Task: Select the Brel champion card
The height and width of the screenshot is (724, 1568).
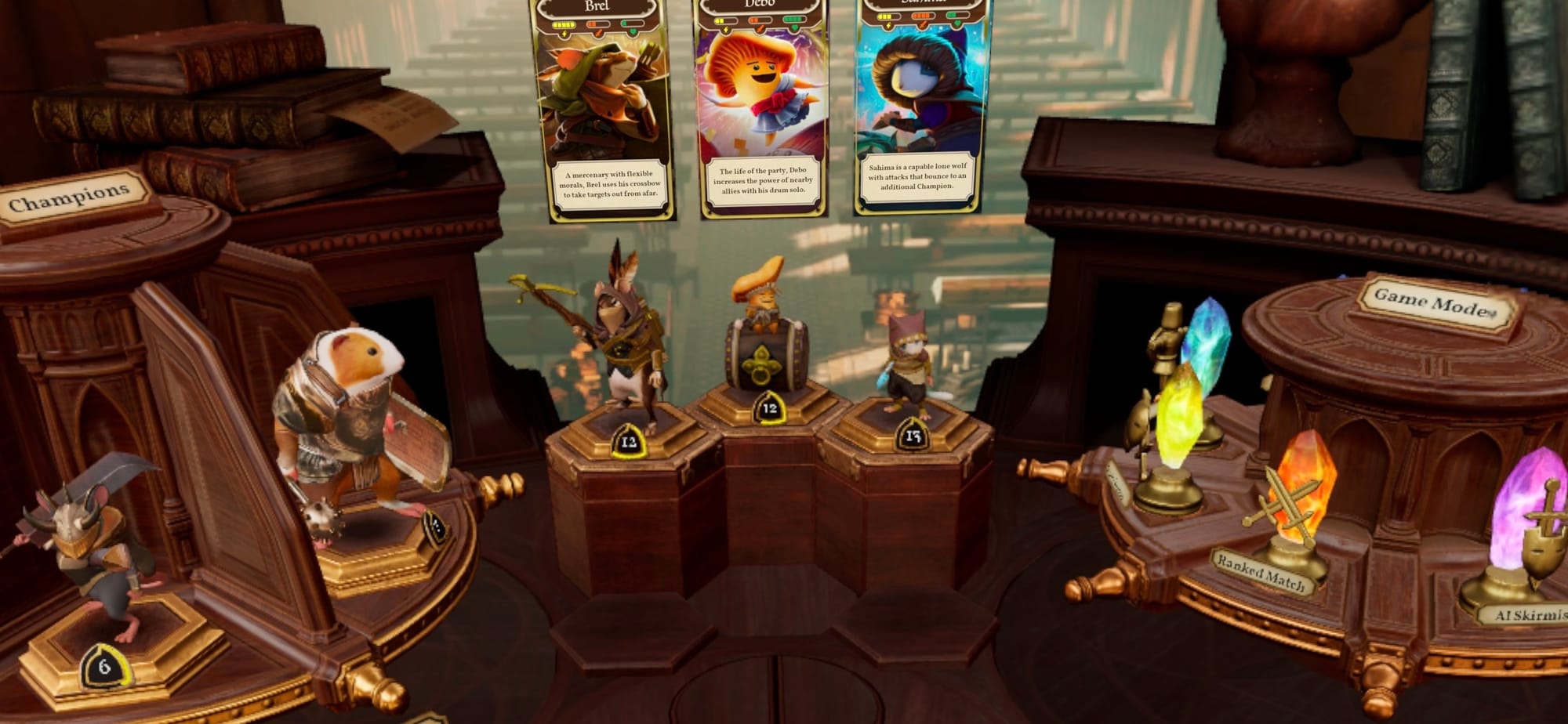Action: tap(602, 110)
